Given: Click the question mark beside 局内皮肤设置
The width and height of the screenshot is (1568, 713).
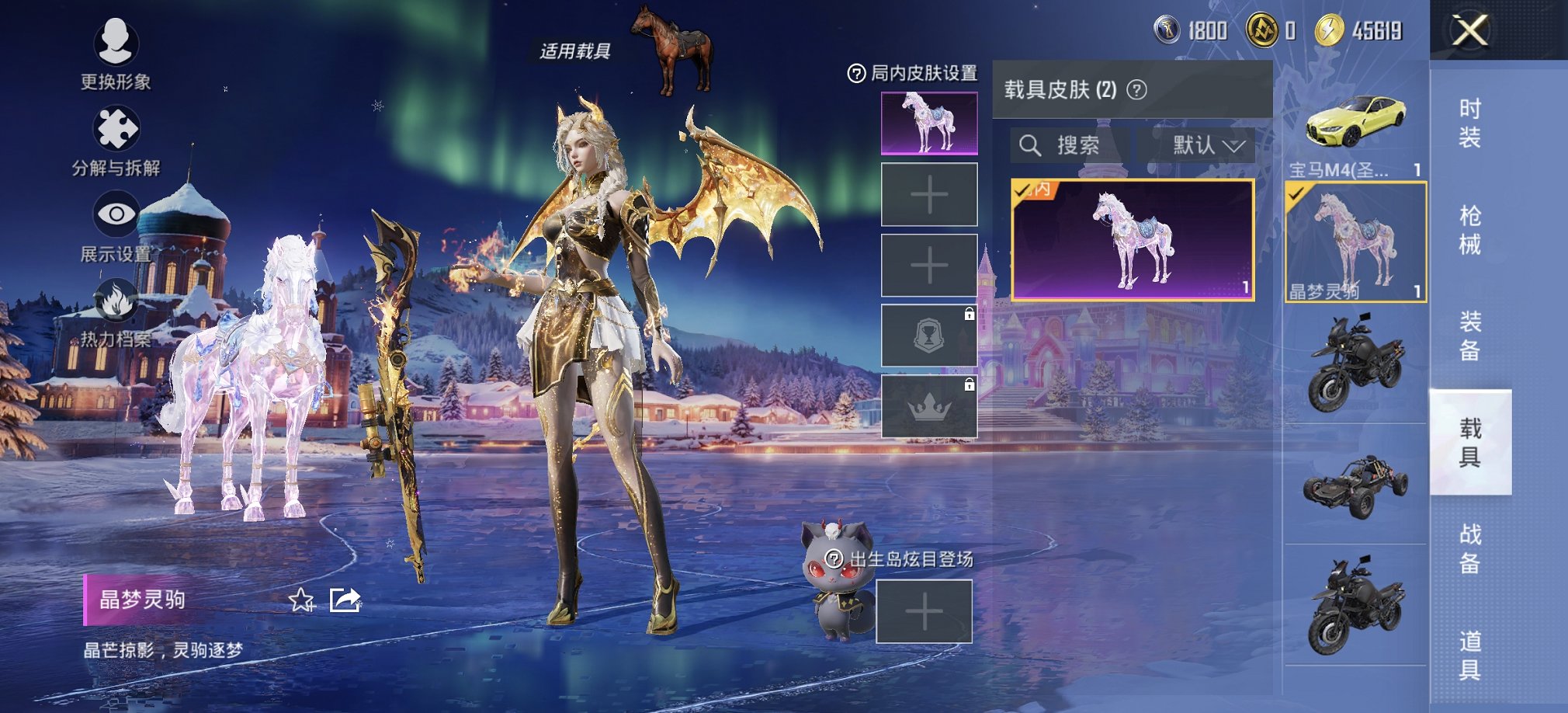Looking at the screenshot, I should point(856,73).
